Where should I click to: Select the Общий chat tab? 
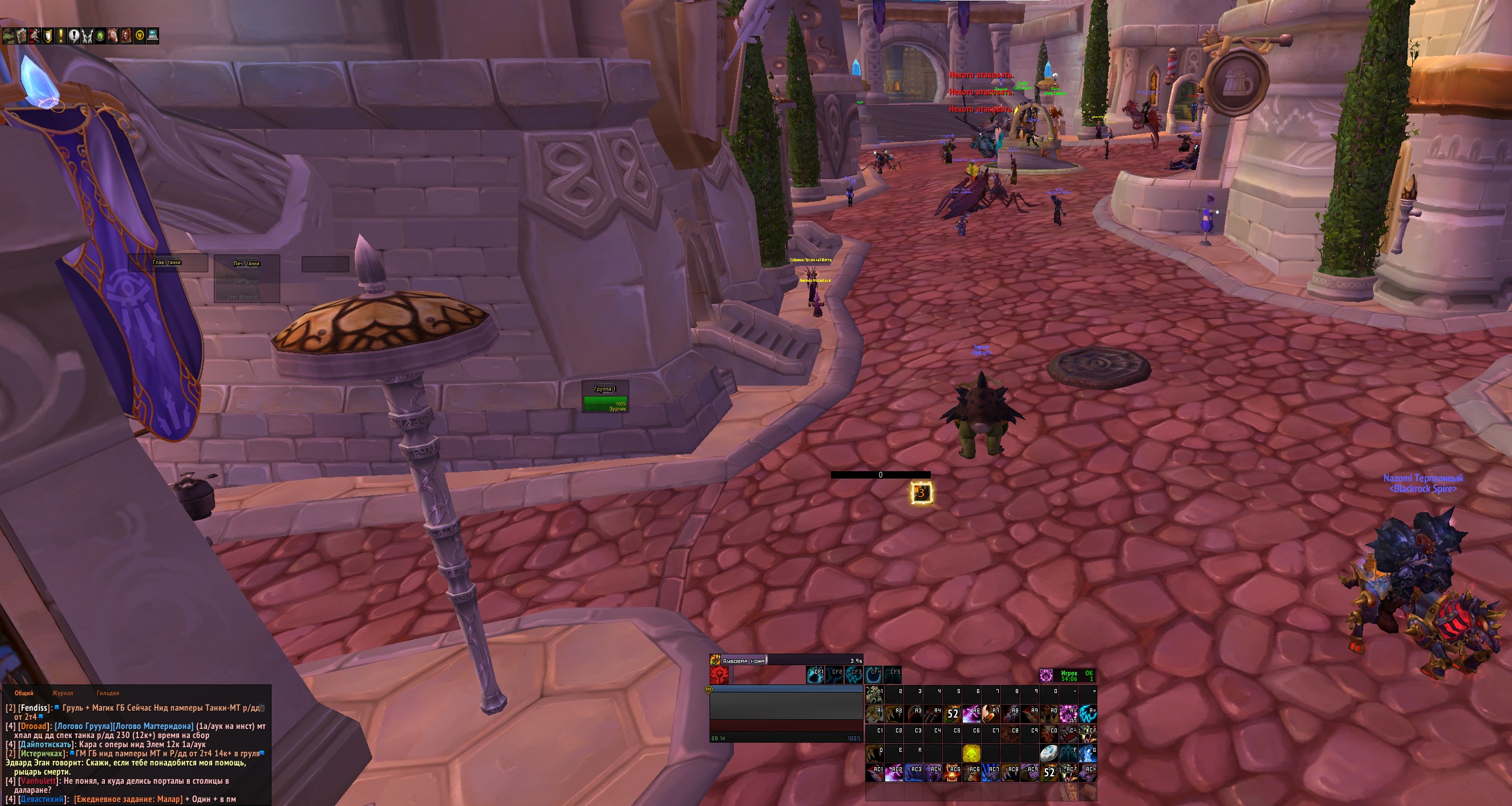tap(24, 693)
